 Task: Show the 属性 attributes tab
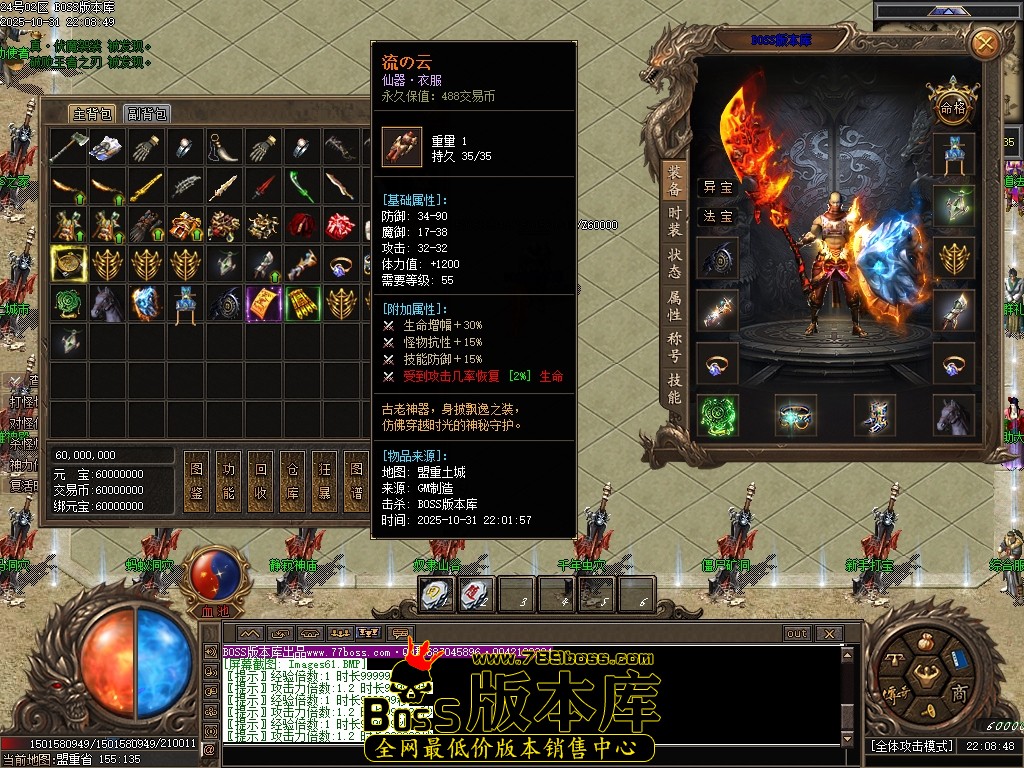point(675,306)
